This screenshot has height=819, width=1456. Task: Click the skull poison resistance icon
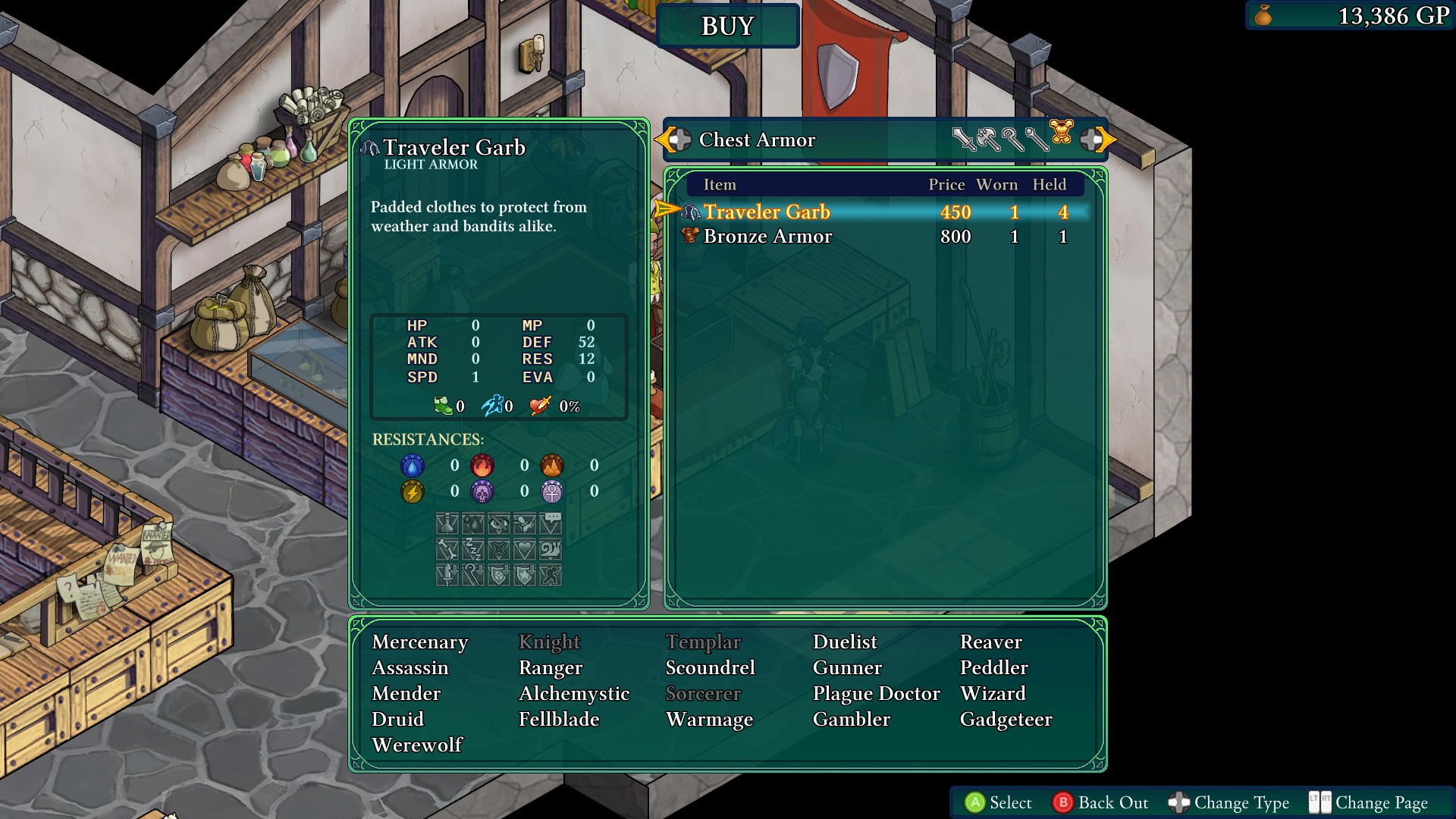point(483,491)
